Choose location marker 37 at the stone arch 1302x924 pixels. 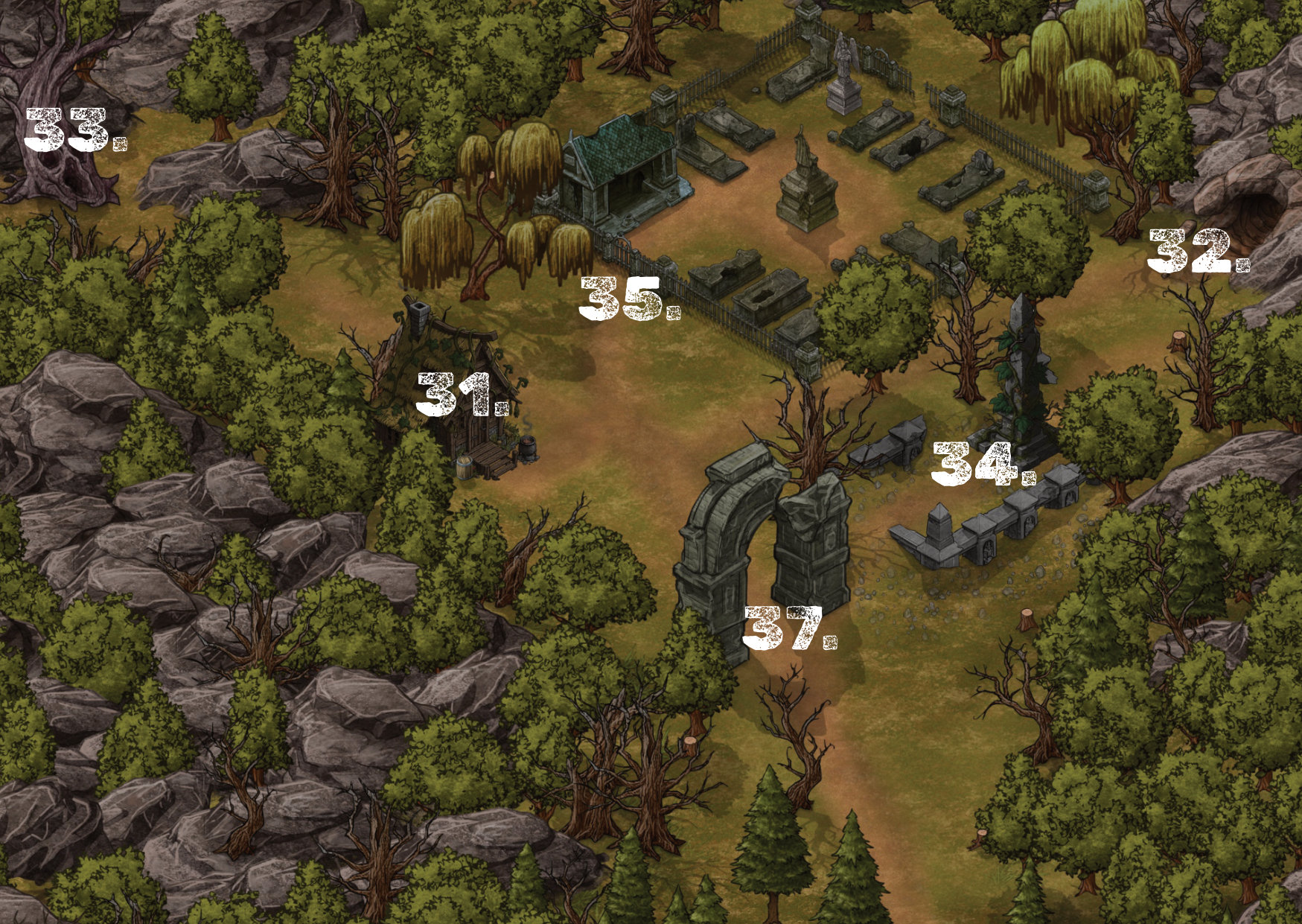(789, 628)
